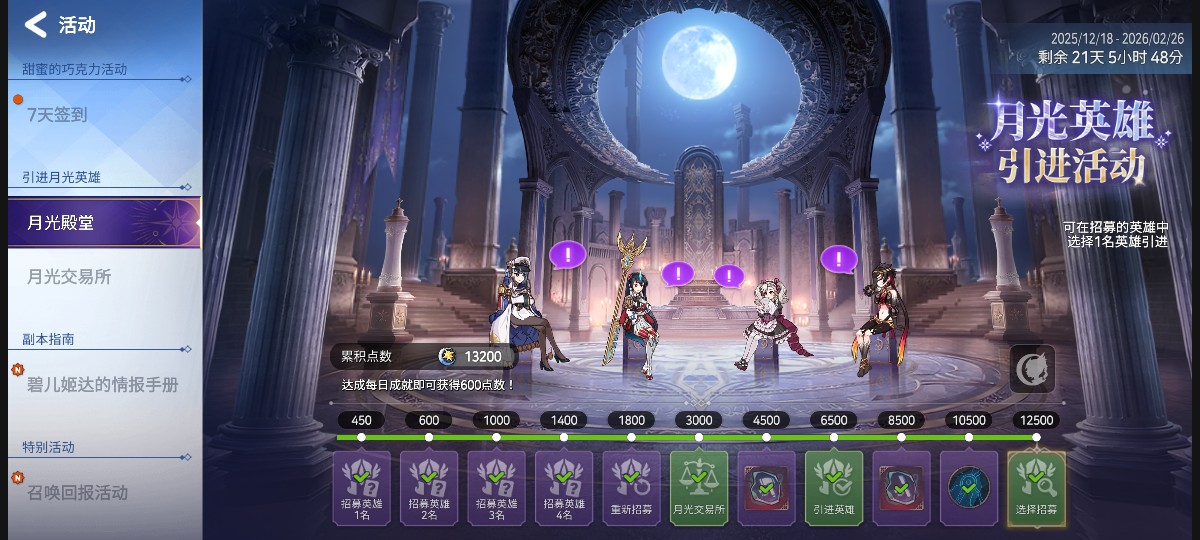1200x540 pixels.
Task: Open the green 月光交易所 reward tile
Action: [x=699, y=488]
